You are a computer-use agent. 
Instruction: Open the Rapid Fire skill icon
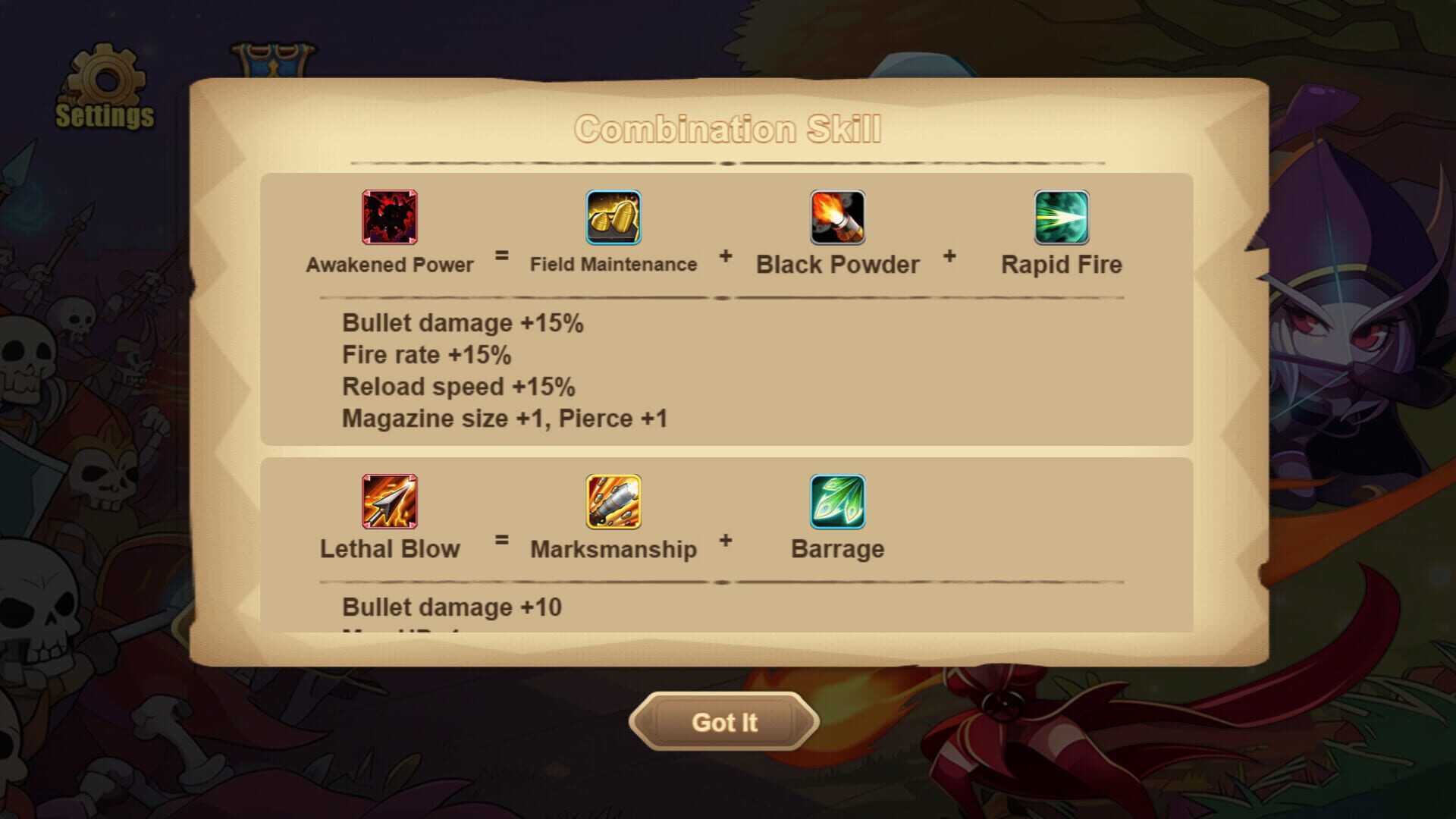tap(1059, 218)
